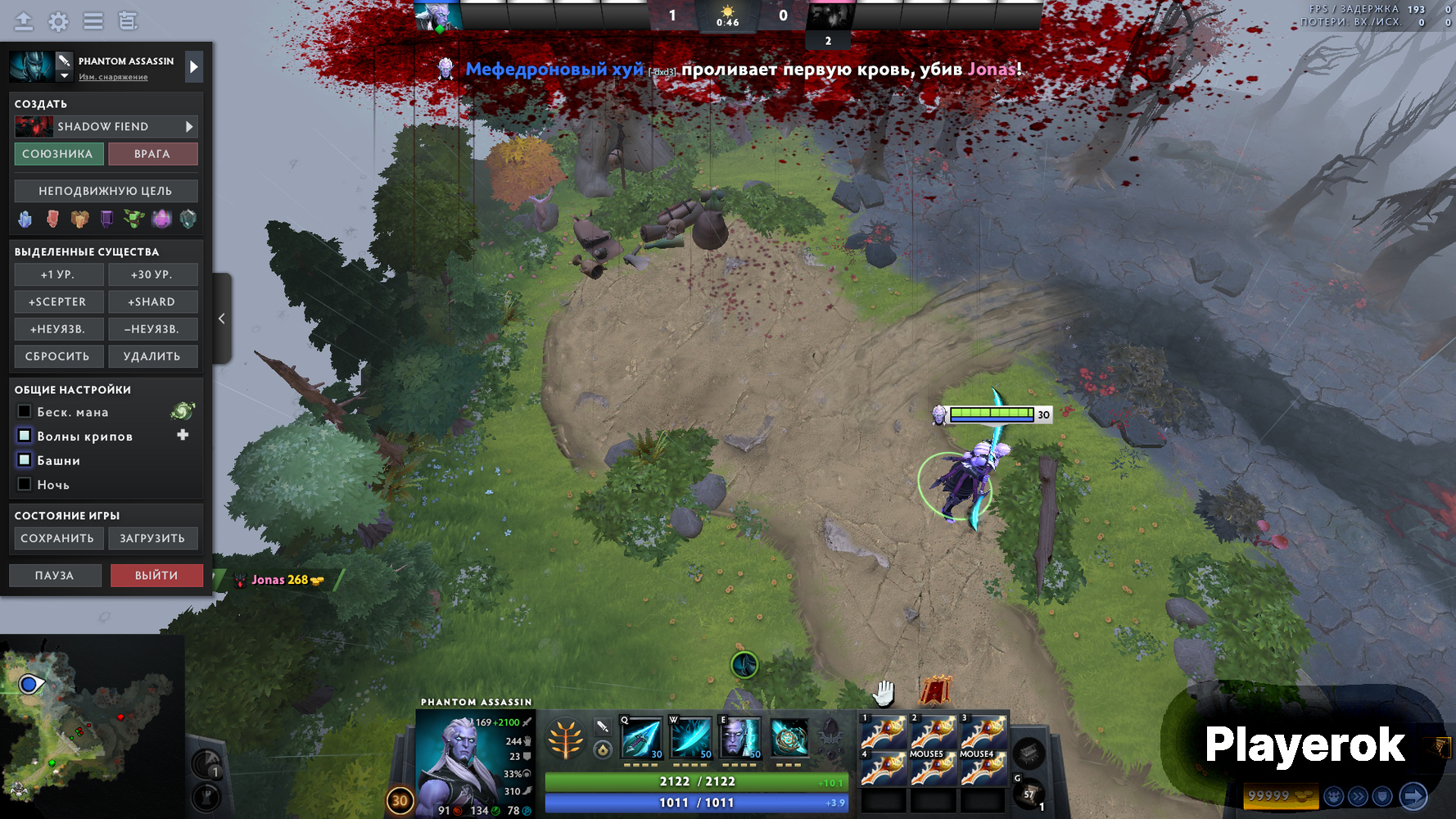Create Shadow Fiend as ally via СОЮЗНИКА
Screen dimensions: 1456x819
(57, 154)
